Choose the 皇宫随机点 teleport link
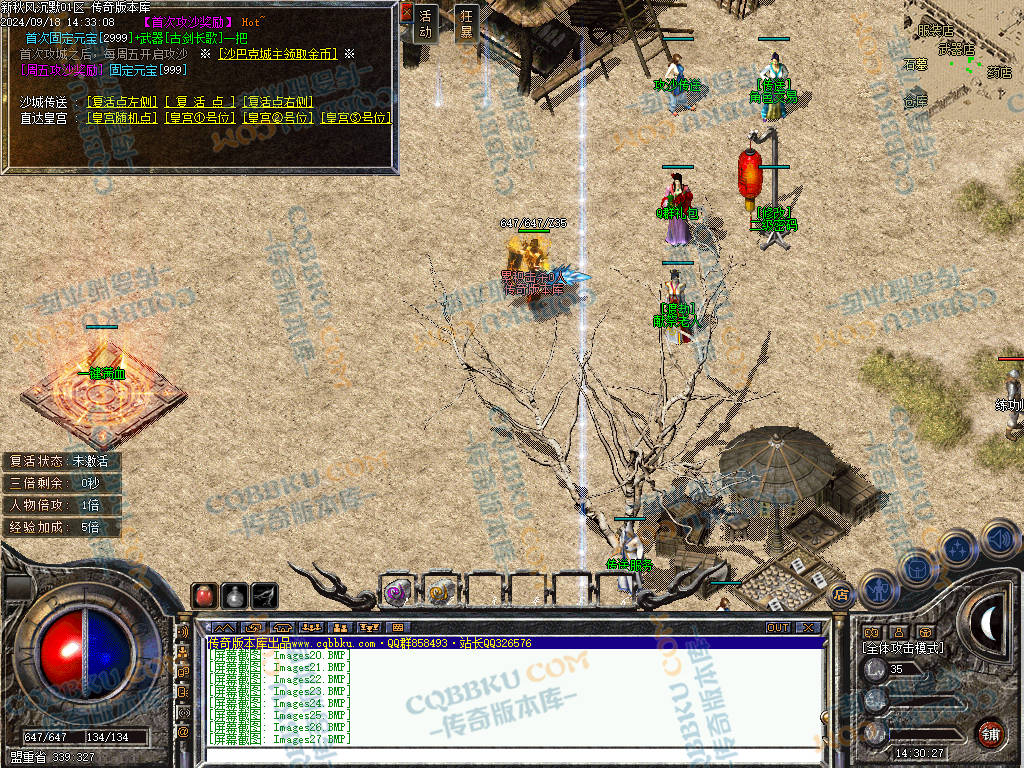1024x768 pixels. click(x=122, y=118)
